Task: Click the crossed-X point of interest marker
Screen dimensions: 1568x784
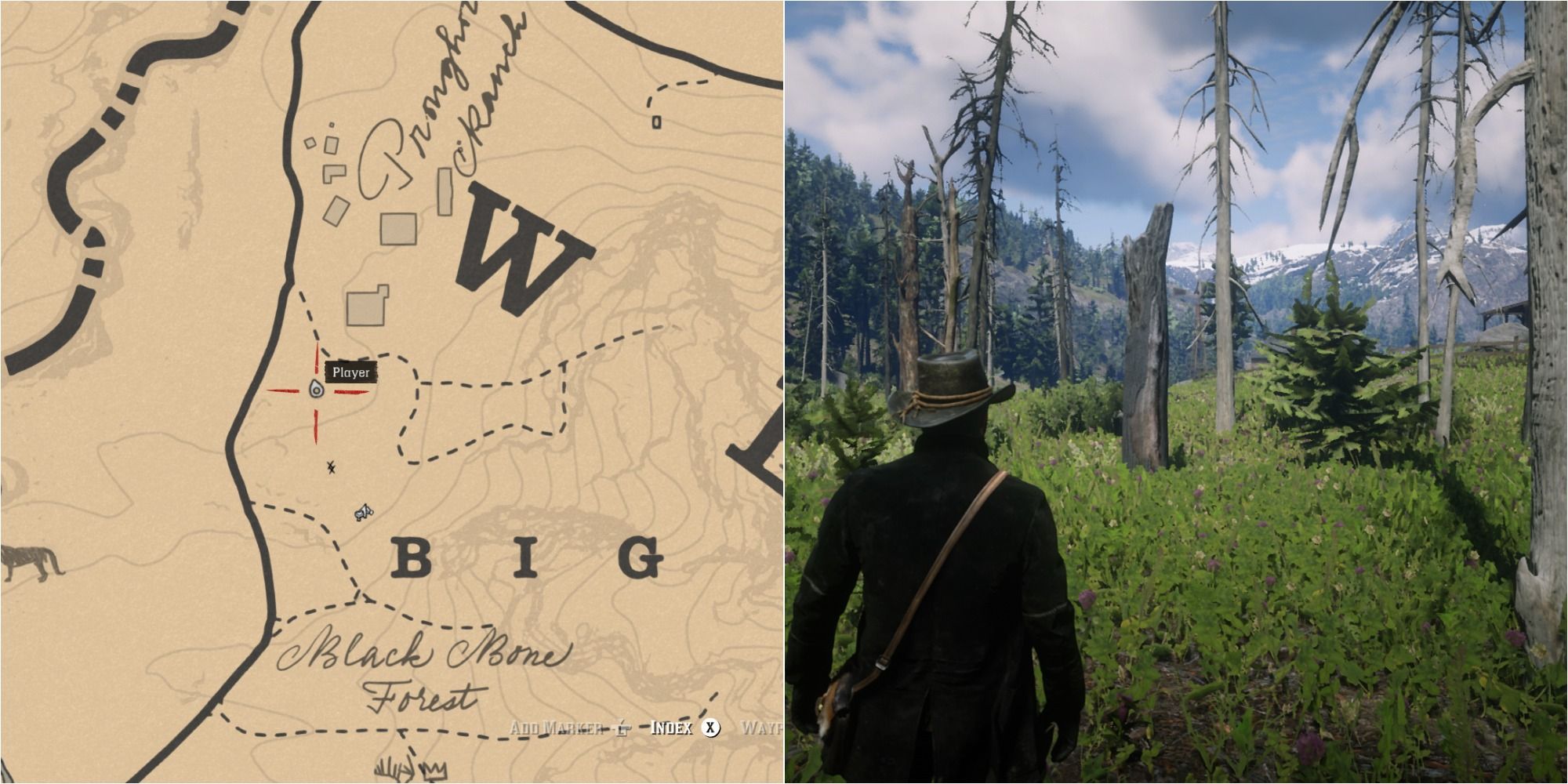Action: 330,467
